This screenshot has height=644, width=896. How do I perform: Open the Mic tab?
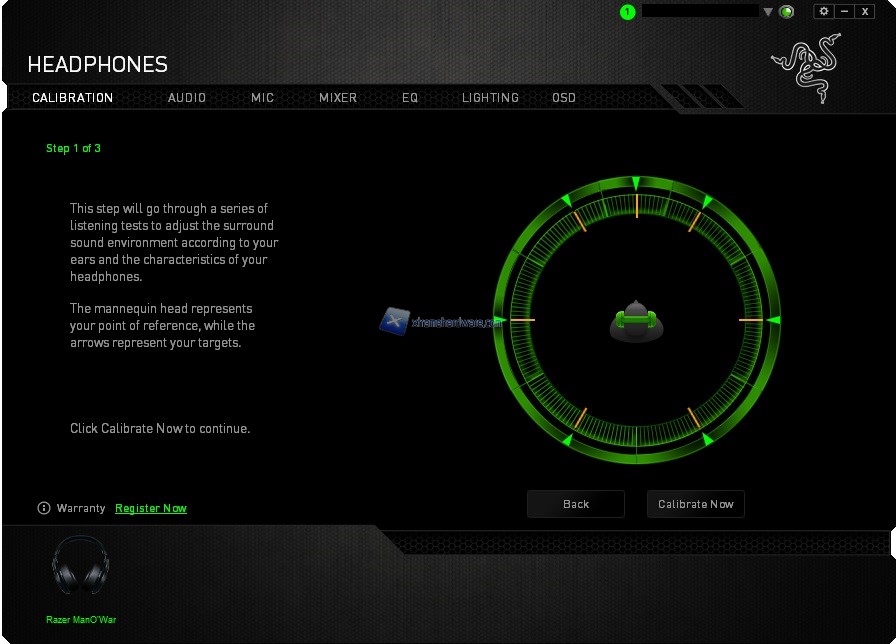pos(263,98)
